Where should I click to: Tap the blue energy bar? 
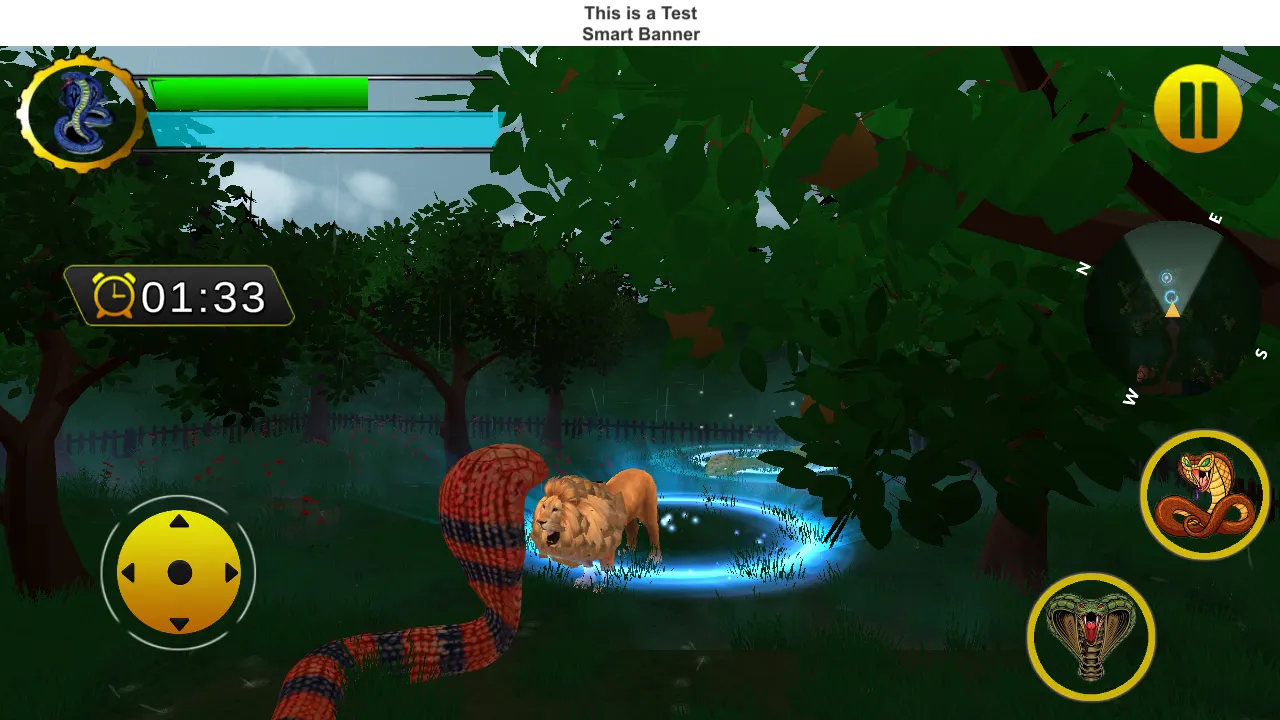point(320,127)
